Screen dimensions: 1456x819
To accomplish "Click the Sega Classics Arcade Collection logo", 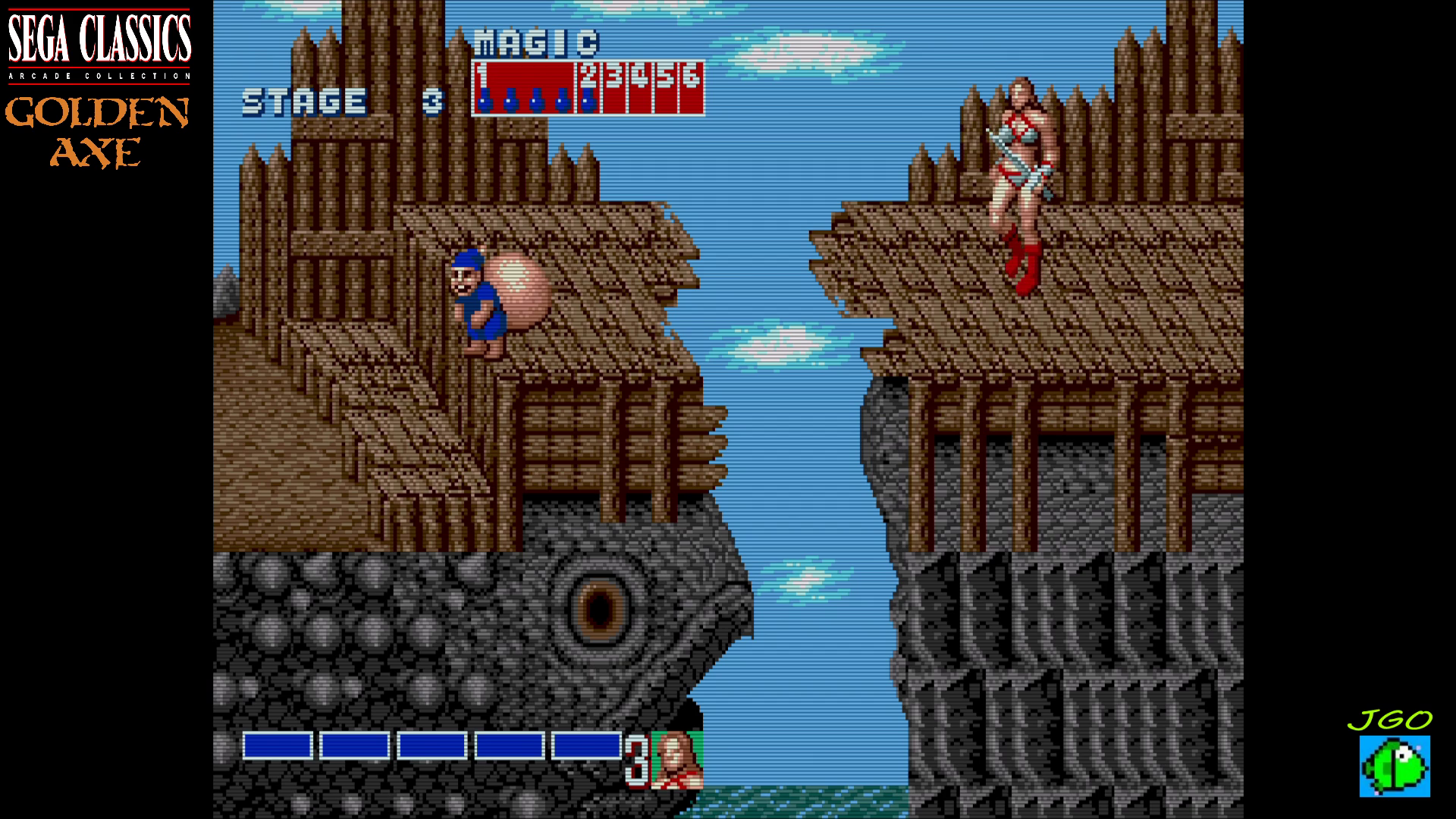I will [99, 44].
